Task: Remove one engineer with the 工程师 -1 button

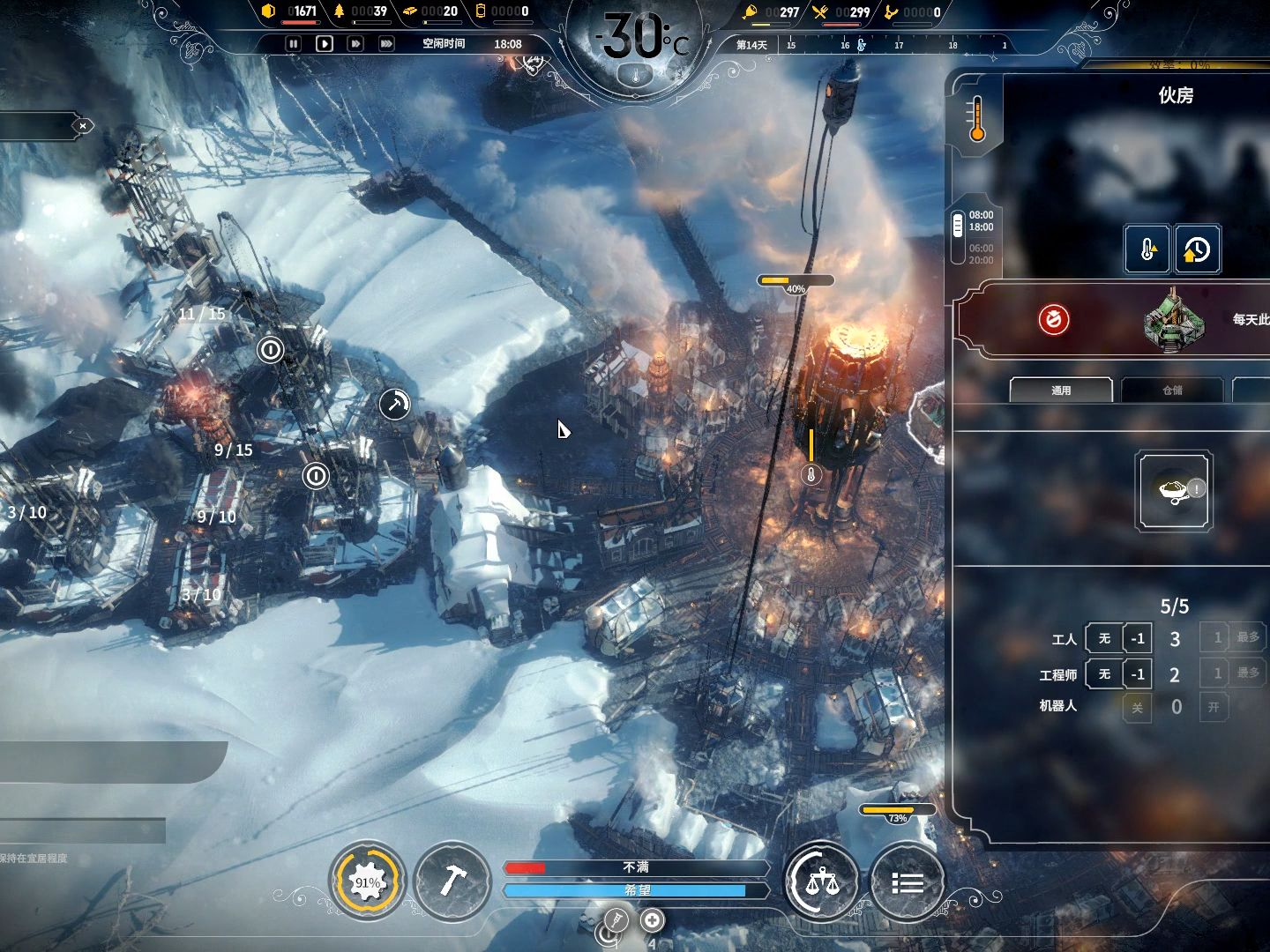Action: click(1138, 674)
